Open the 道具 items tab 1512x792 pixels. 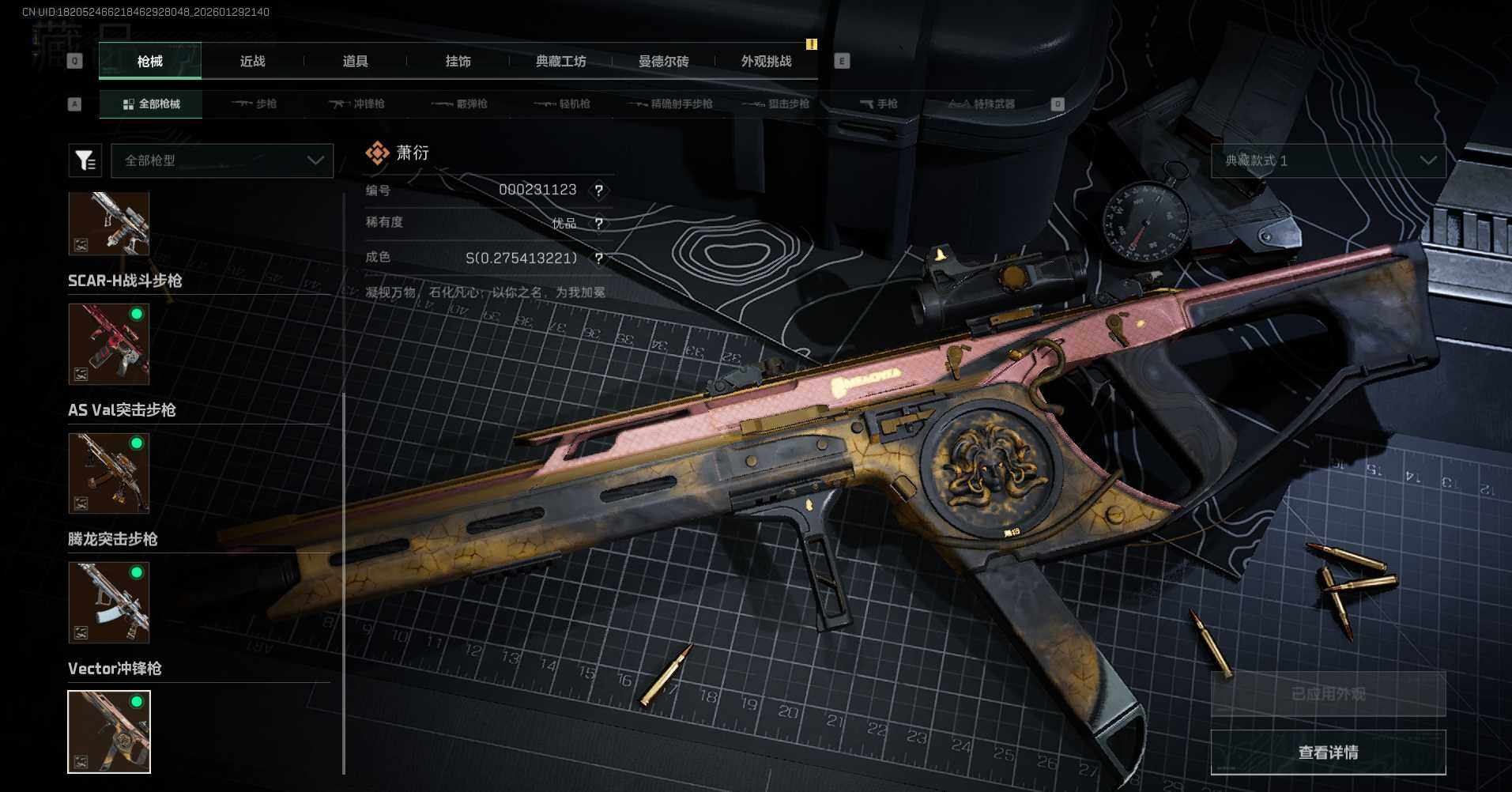click(x=355, y=62)
